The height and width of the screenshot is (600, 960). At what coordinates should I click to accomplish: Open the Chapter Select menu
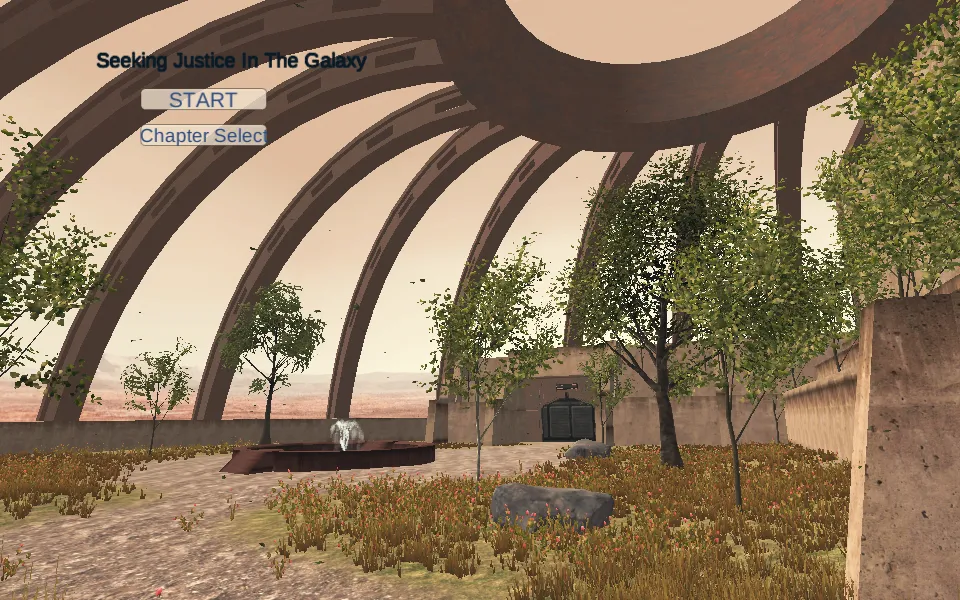pos(203,135)
